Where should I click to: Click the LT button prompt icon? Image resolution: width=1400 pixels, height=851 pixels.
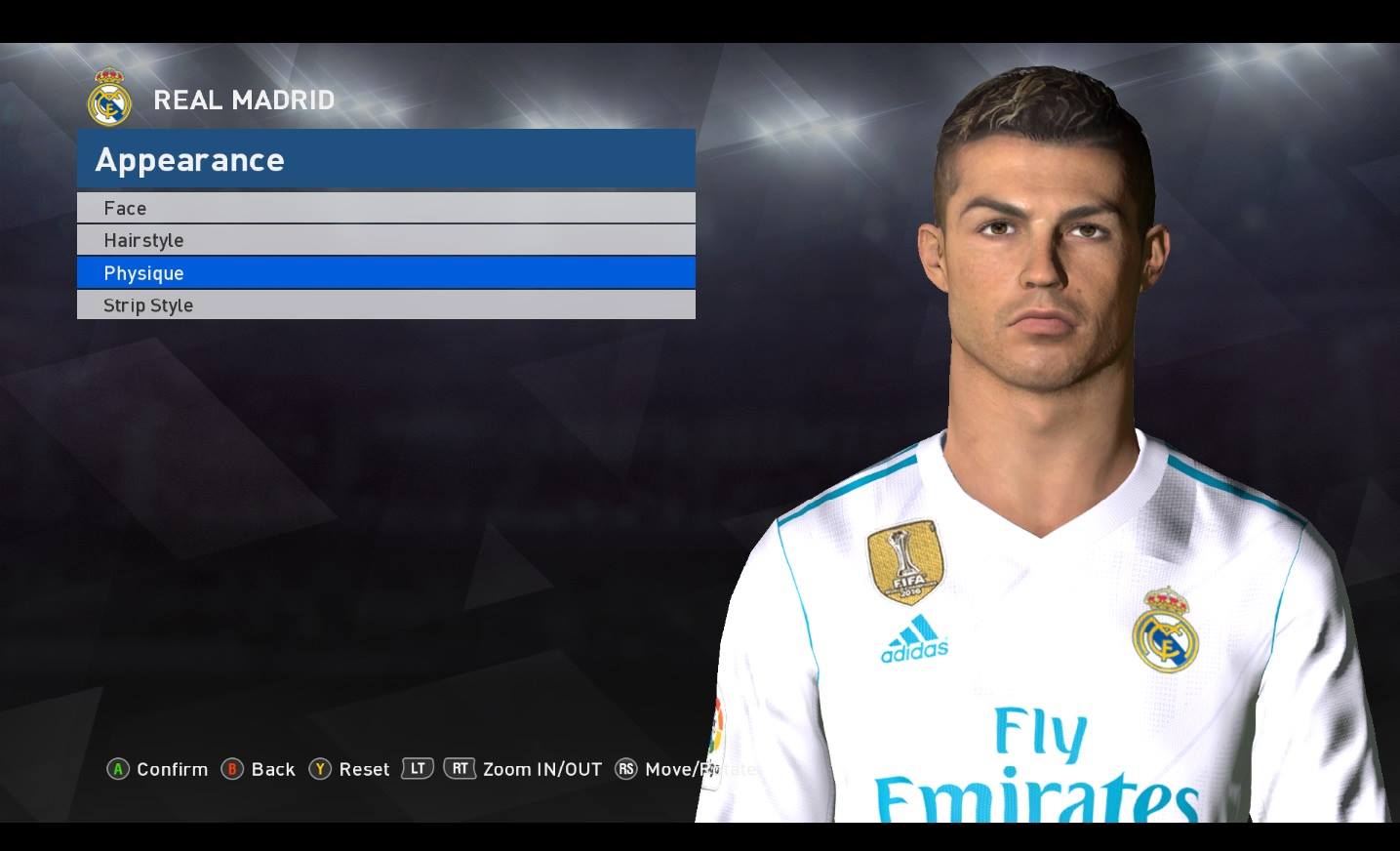click(x=416, y=768)
